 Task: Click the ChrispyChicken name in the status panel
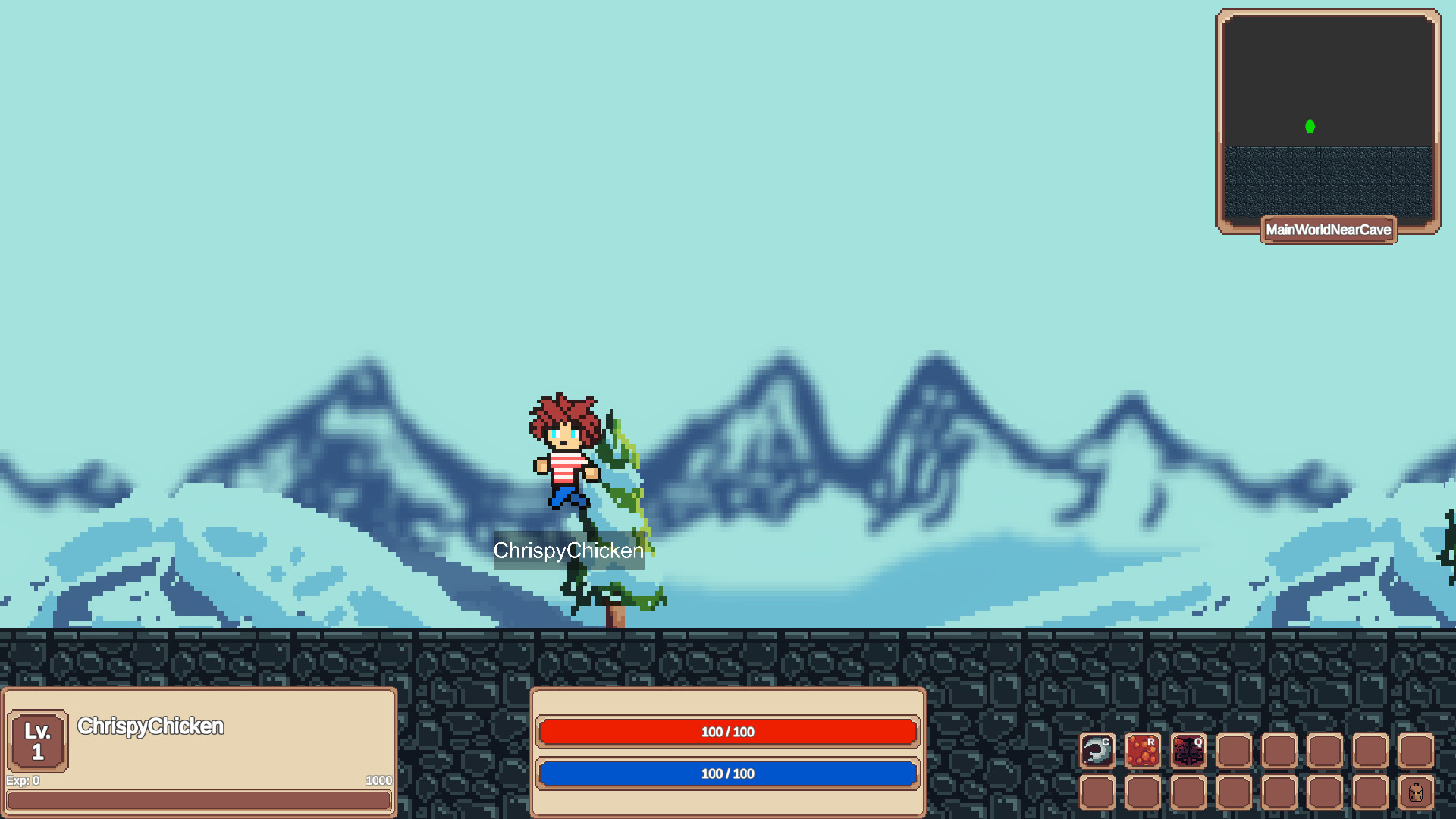pos(151,726)
